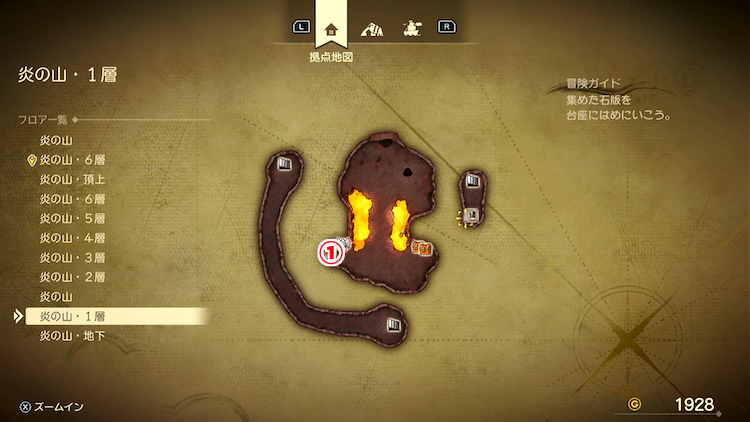
Task: Show the 炎の山・4層 floor map
Action: [x=73, y=238]
